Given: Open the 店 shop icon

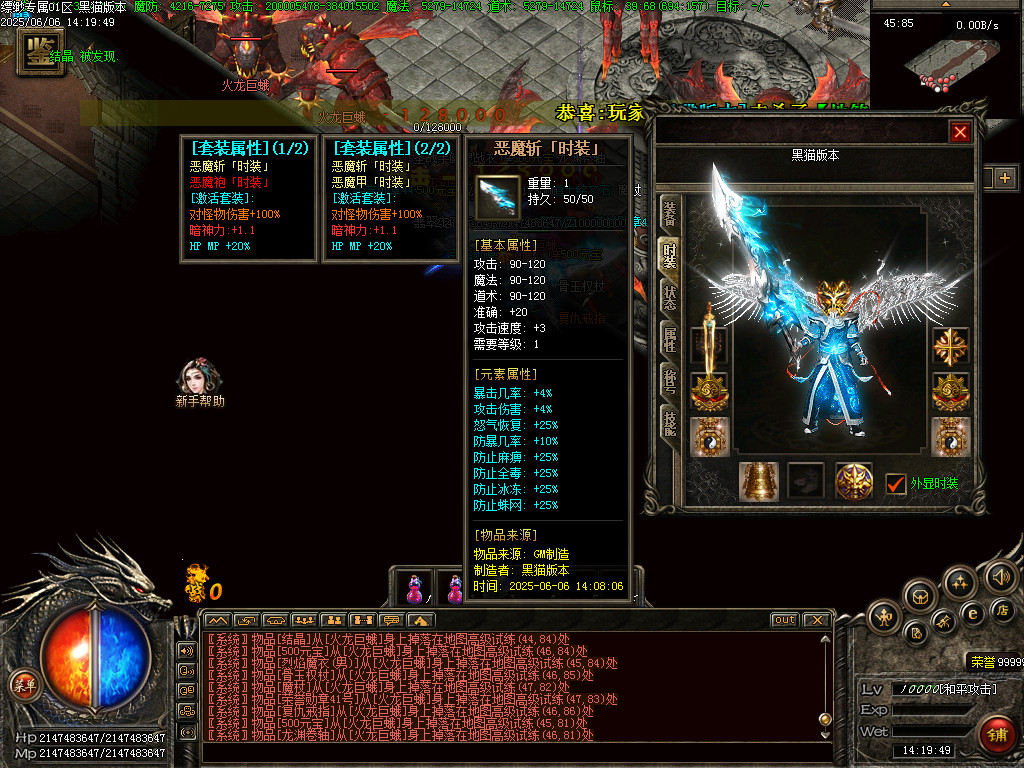Looking at the screenshot, I should coord(1003,610).
